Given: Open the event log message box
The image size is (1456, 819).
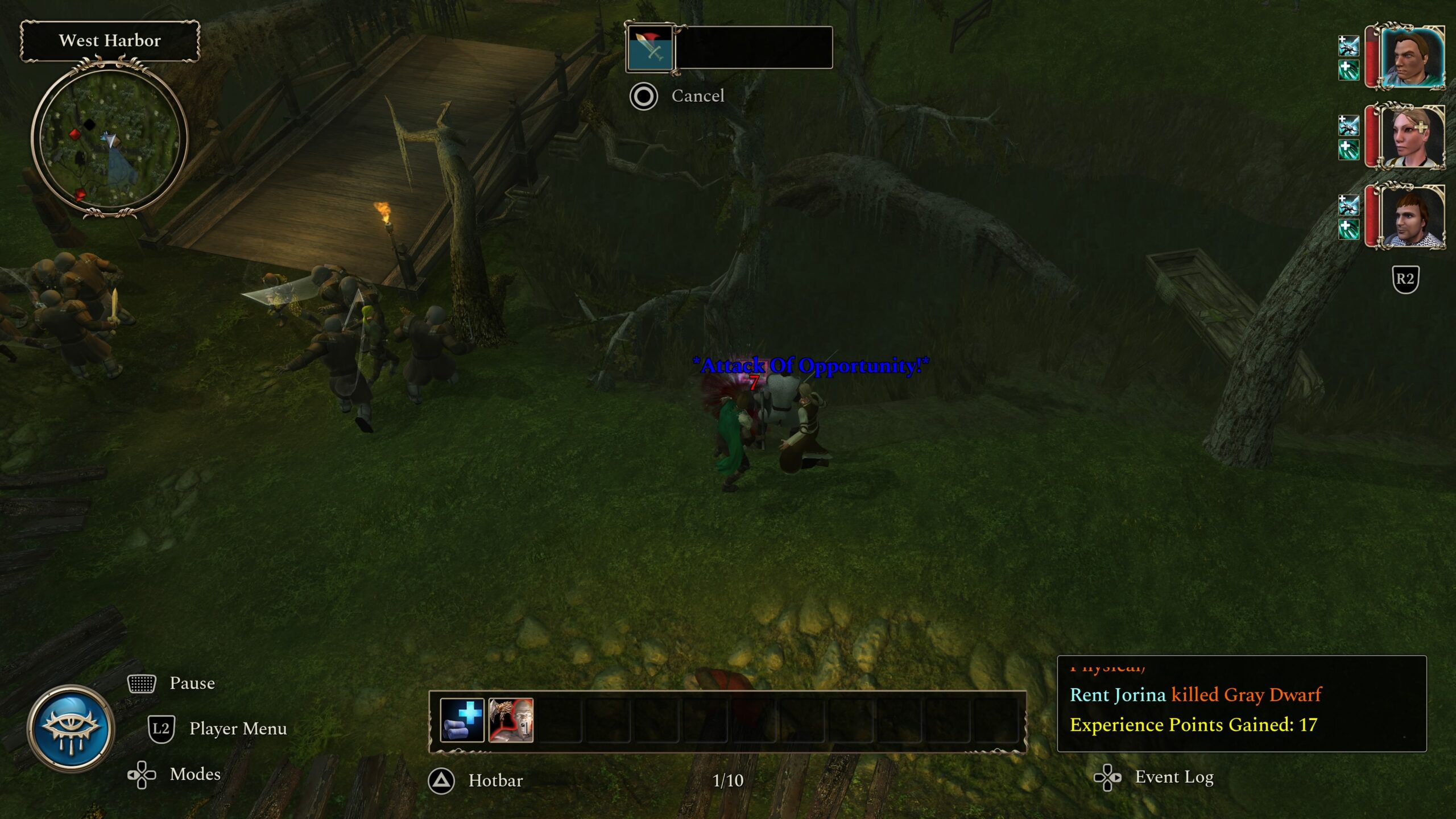Looking at the screenshot, I should pos(1241,704).
